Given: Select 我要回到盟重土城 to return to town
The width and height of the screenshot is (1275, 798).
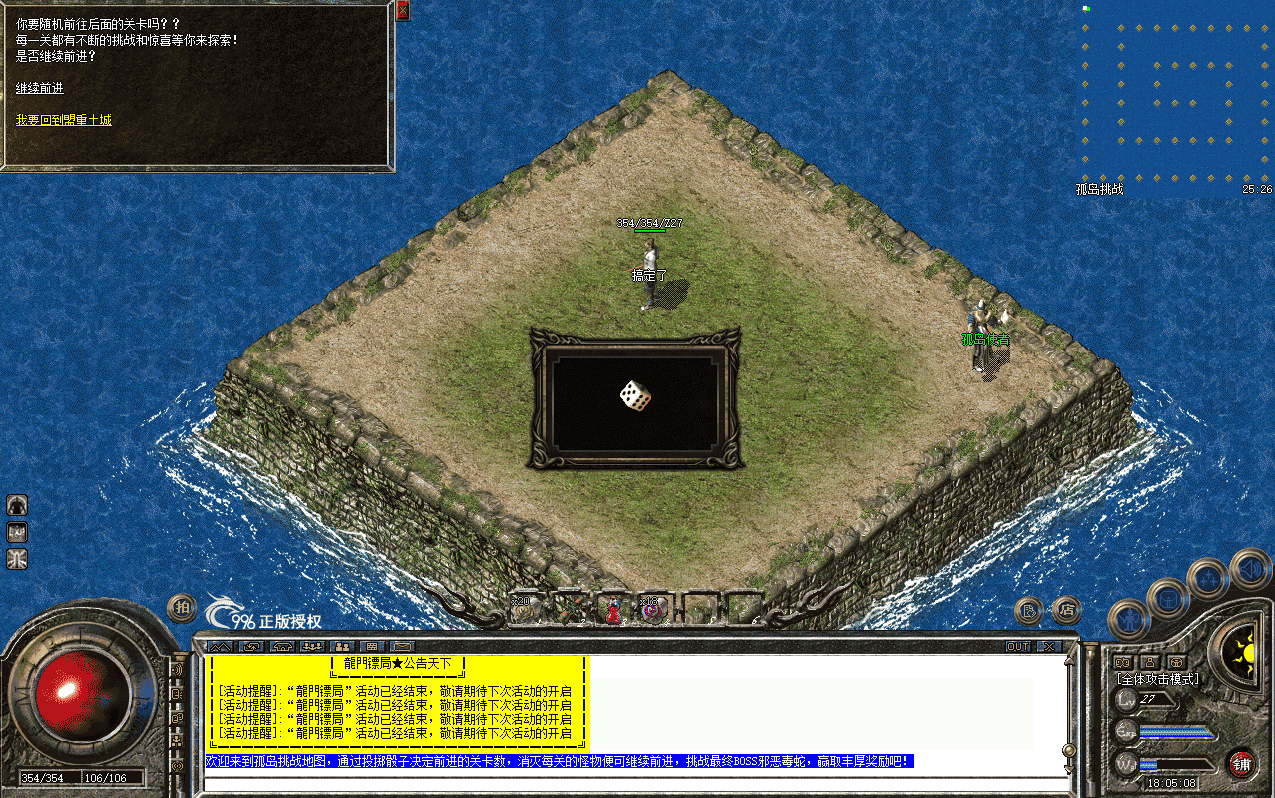Looking at the screenshot, I should tap(63, 120).
